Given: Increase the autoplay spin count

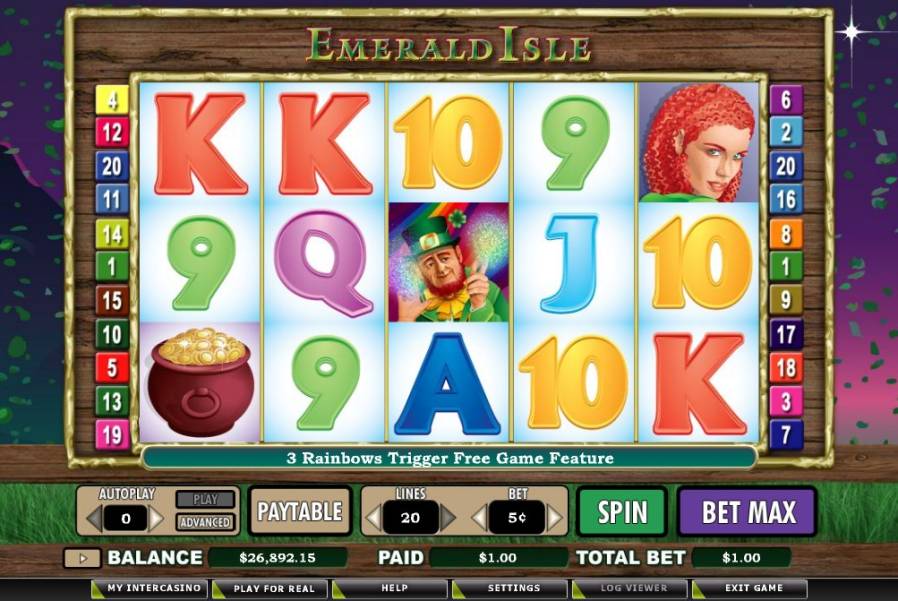Looking at the screenshot, I should click(x=157, y=518).
